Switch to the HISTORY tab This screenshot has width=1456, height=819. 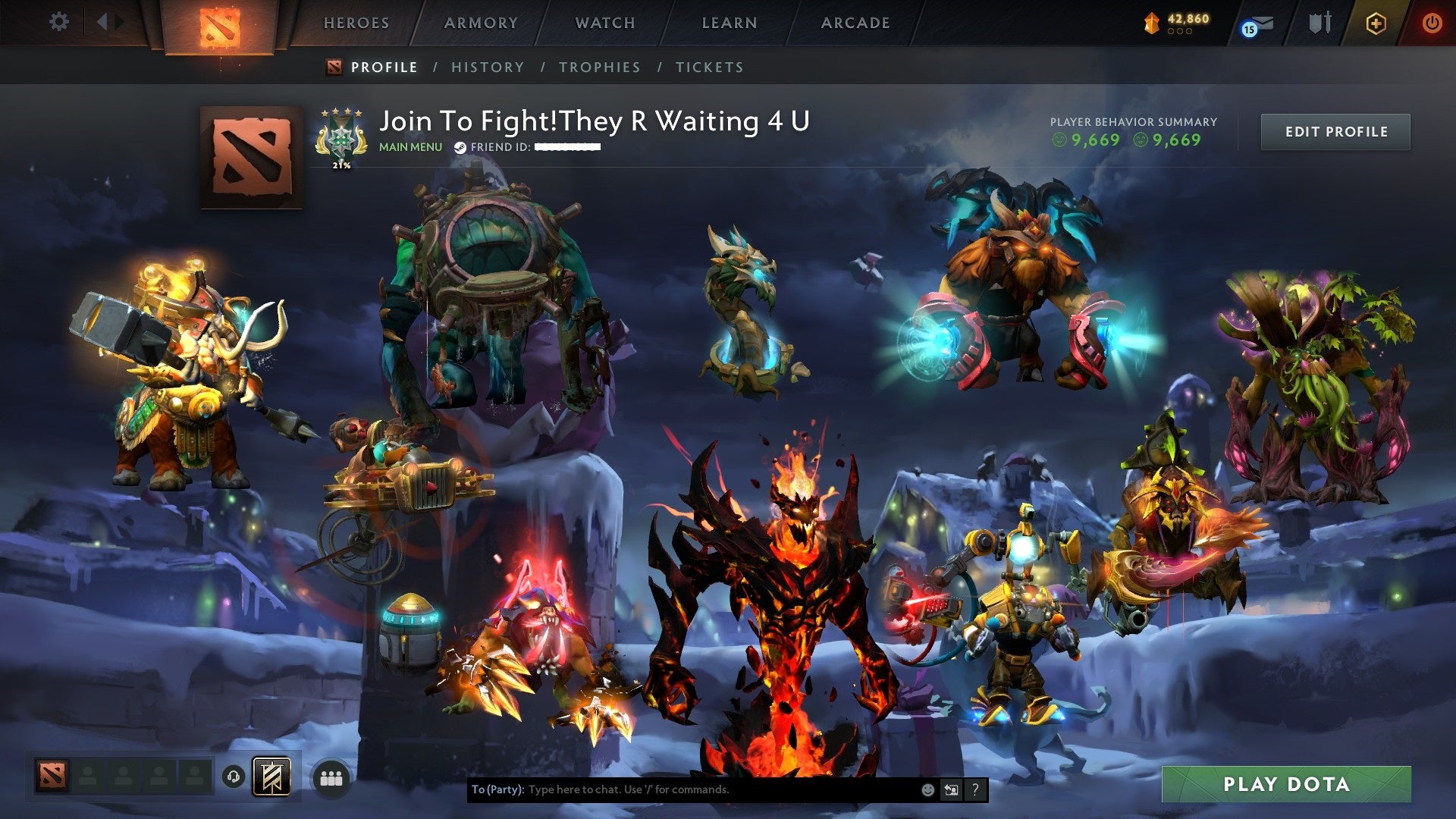487,67
